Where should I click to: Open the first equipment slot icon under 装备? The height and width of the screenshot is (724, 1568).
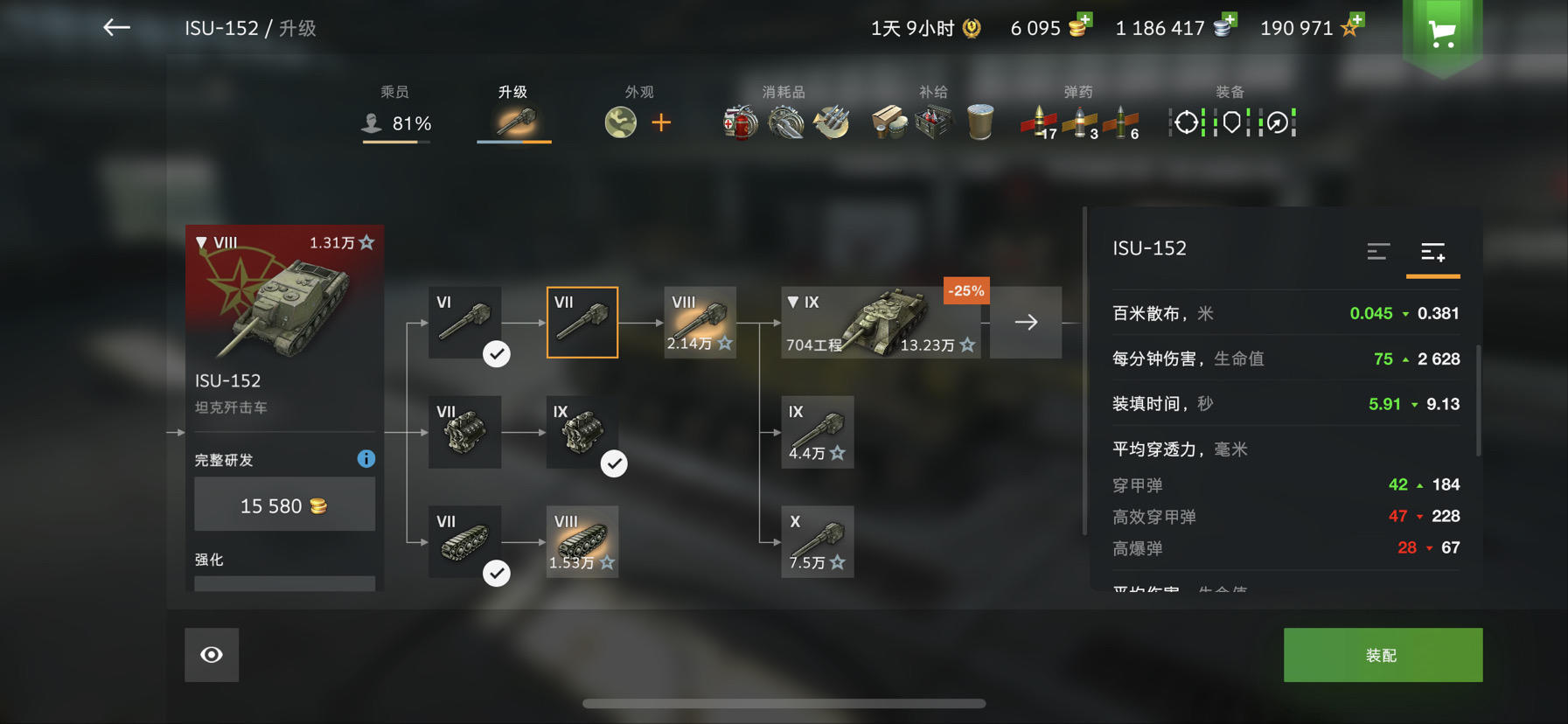coord(1185,122)
